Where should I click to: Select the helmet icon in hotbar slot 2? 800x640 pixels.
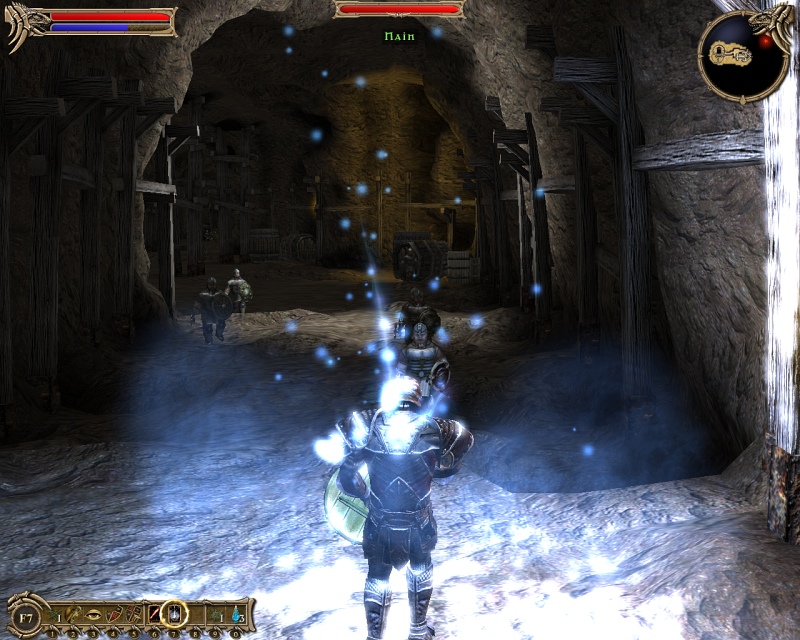73,613
